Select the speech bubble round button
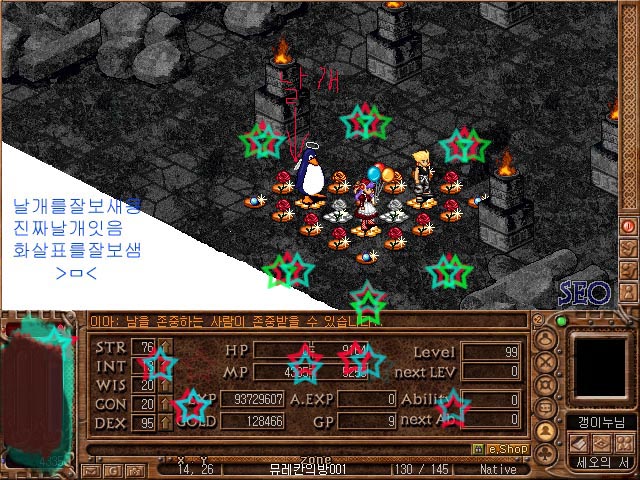640x480 pixels. click(x=547, y=407)
